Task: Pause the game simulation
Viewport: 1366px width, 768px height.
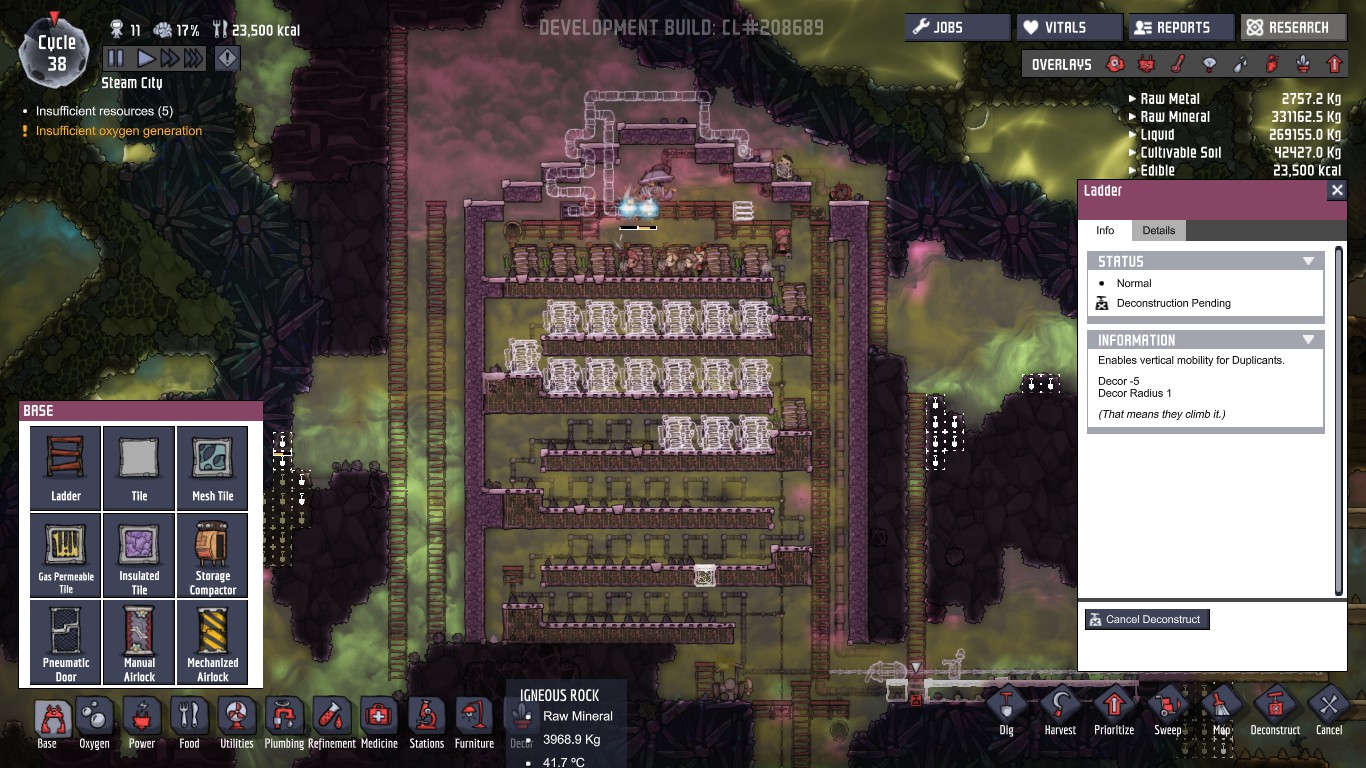Action: tap(116, 59)
